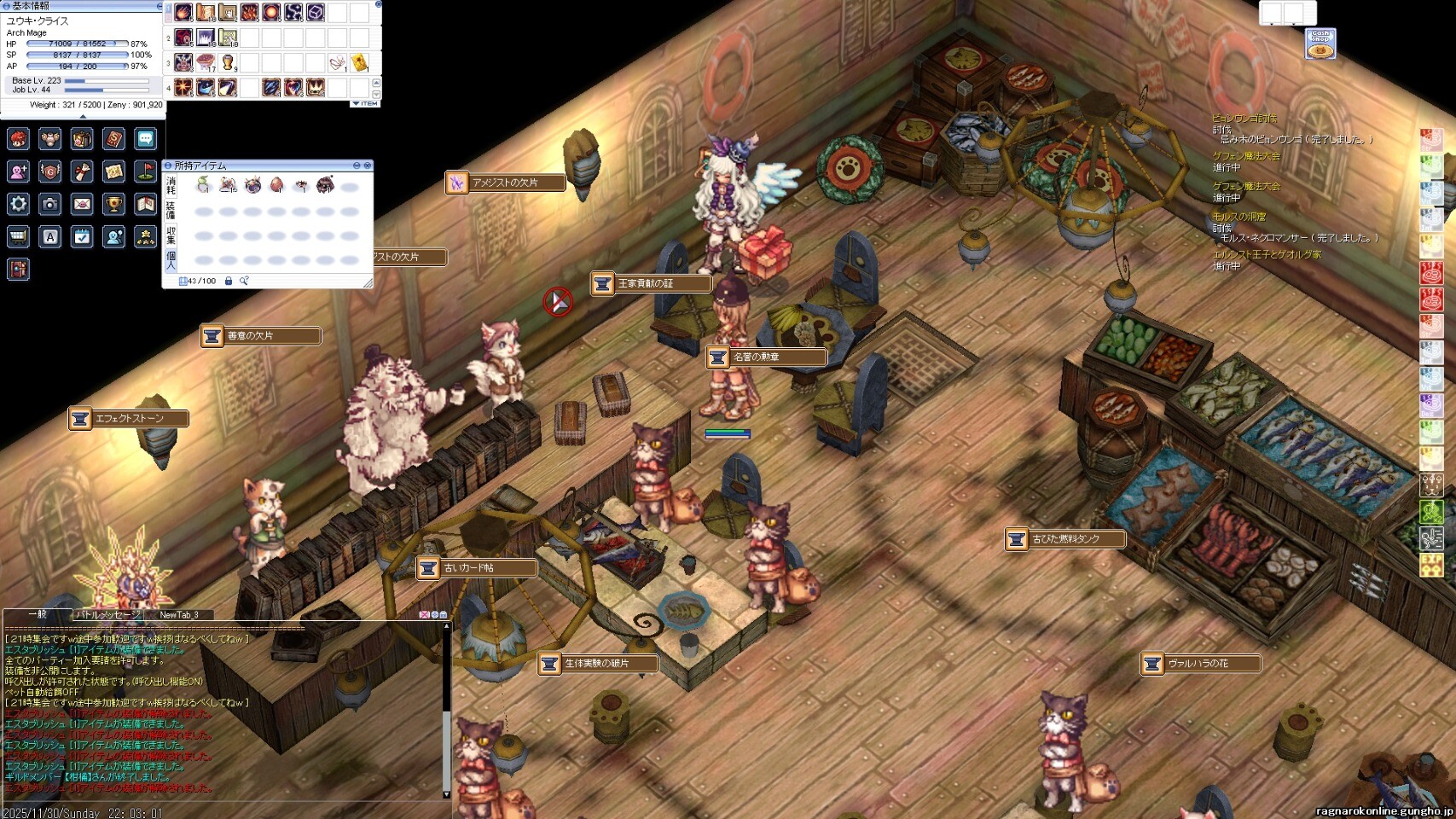Switch to the バトルメッセージ chat tab
The image size is (1456, 819).
[107, 614]
